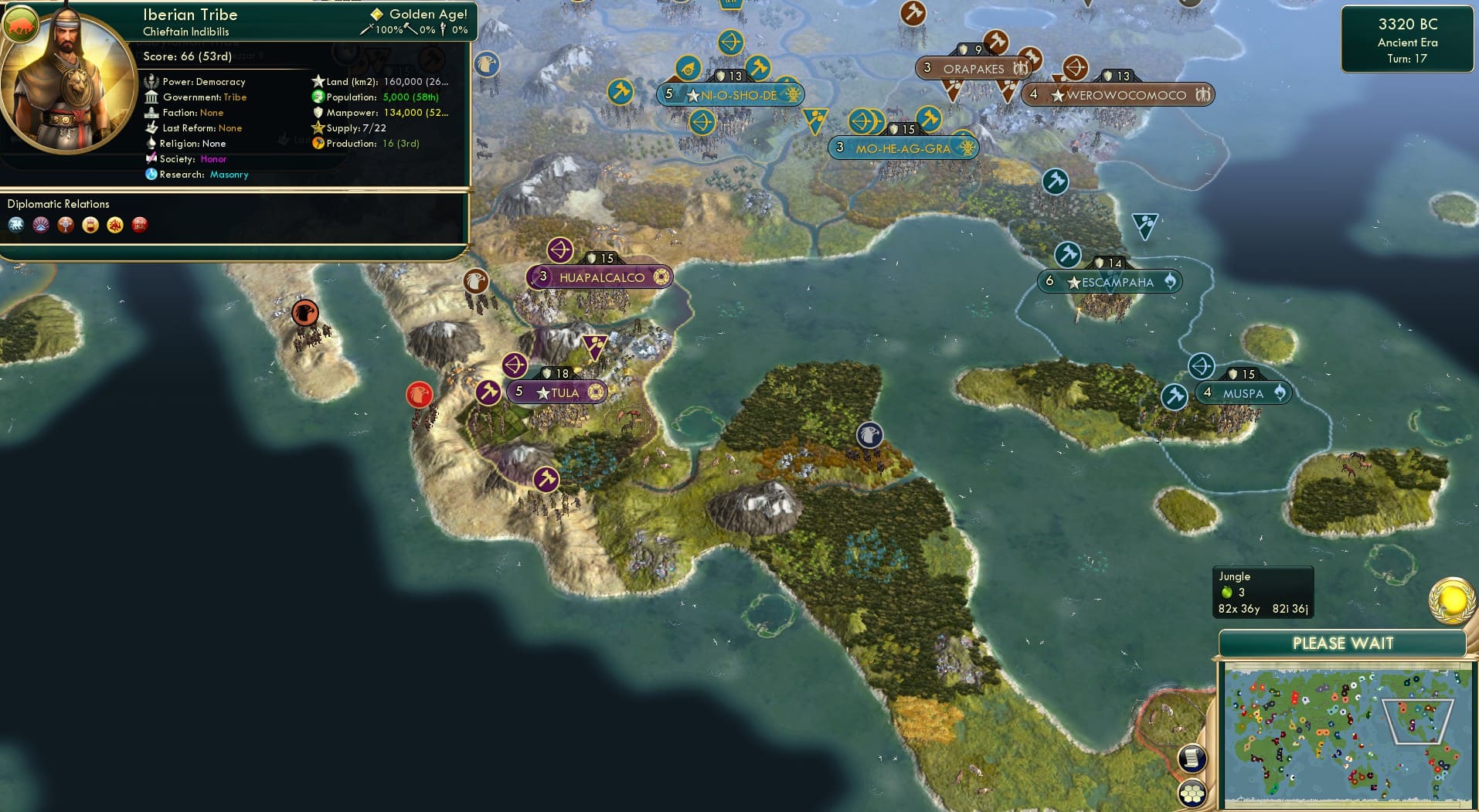Screen dimensions: 1479x812
Task: Toggle the hex grid overlay button
Action: pos(1192,791)
